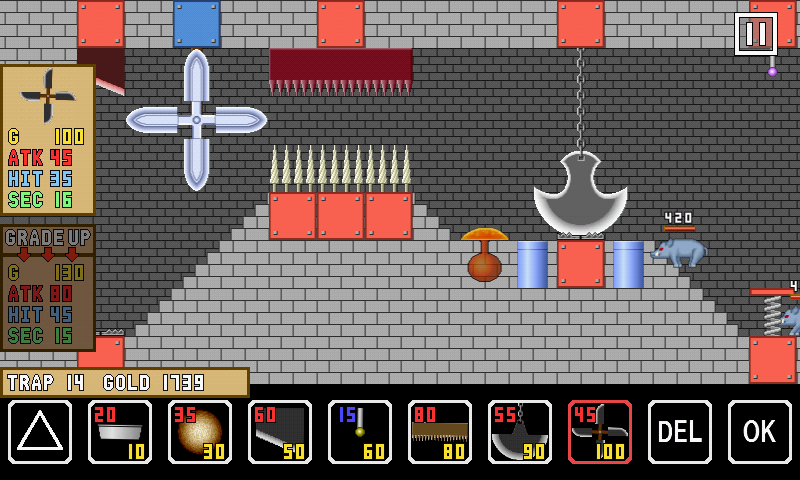Image resolution: width=800 pixels, height=480 pixels.
Task: Select the swinging axe trap costing 90
Action: pos(520,432)
